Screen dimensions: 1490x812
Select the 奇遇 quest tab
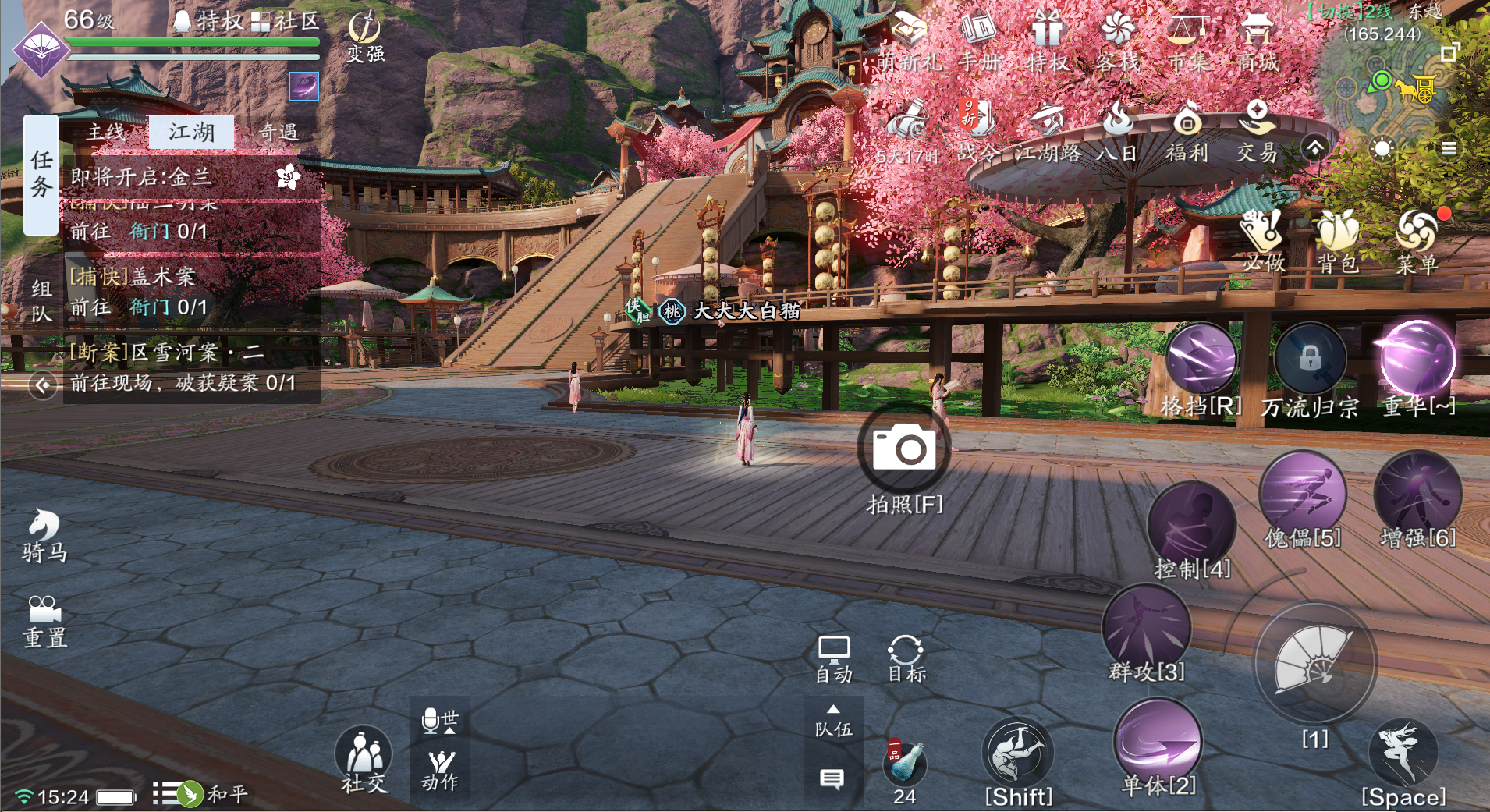(278, 132)
